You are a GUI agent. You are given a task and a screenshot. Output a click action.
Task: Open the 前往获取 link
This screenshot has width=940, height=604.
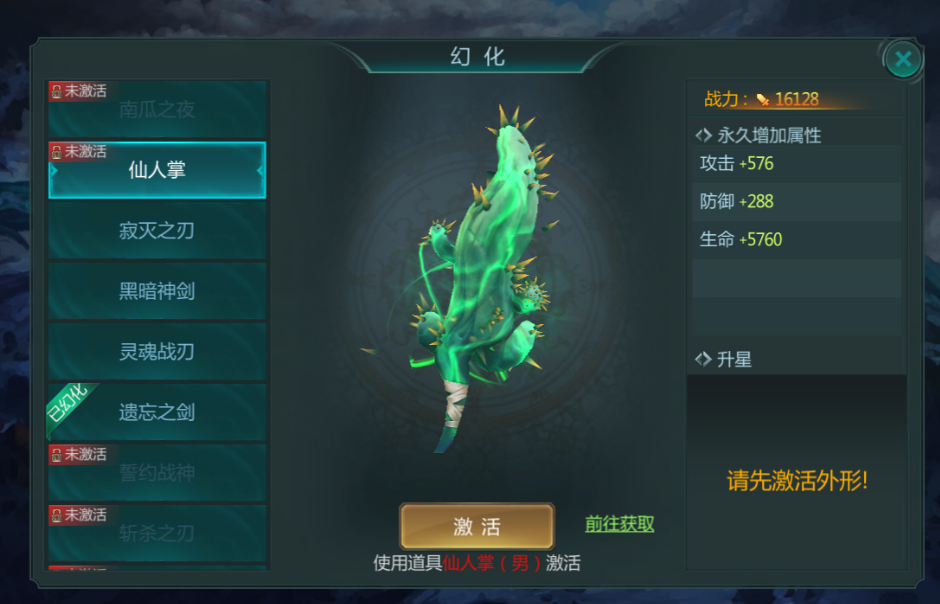click(x=619, y=524)
